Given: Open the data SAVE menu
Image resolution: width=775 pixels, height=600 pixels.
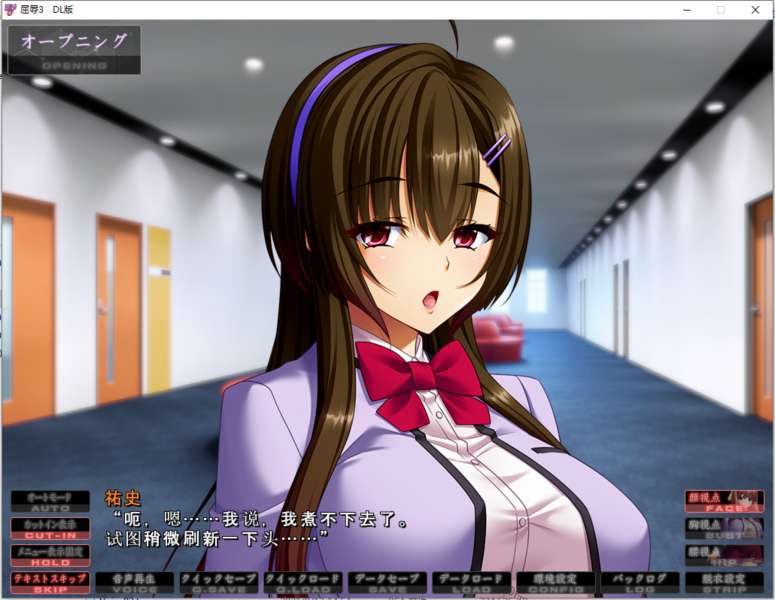Looking at the screenshot, I should click(x=386, y=582).
